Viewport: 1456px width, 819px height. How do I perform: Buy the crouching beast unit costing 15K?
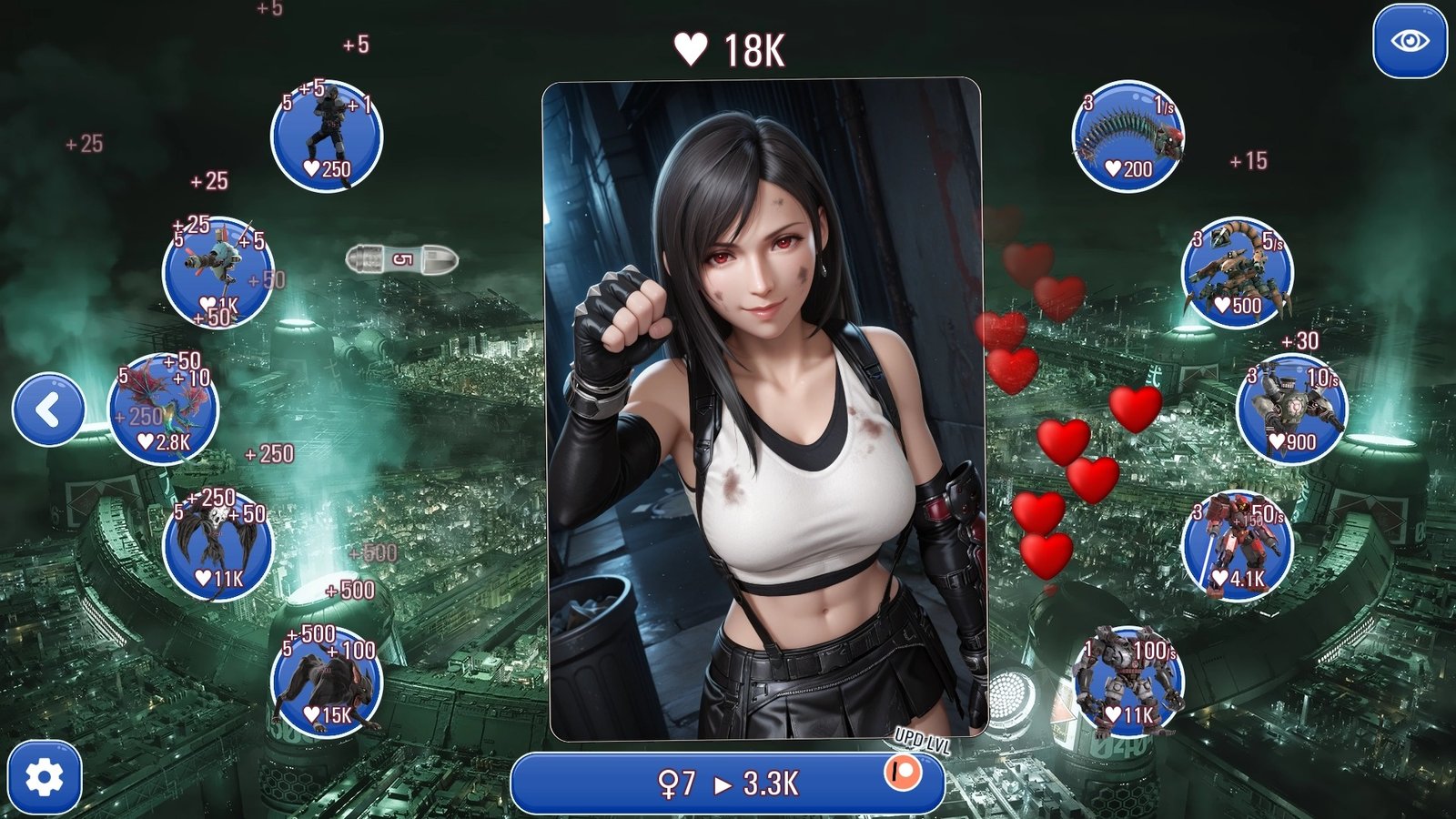click(x=327, y=682)
